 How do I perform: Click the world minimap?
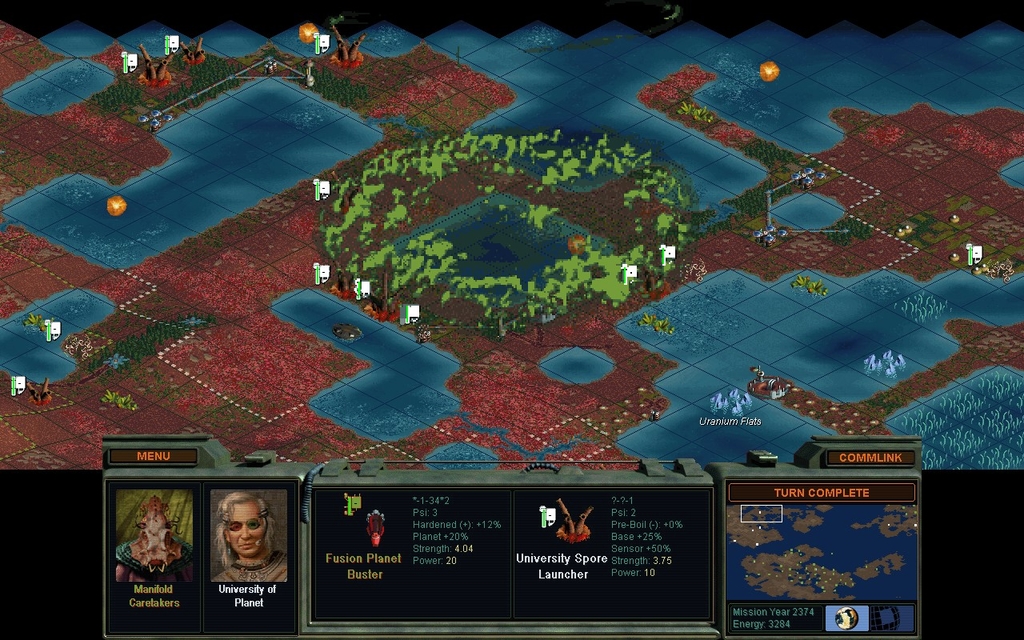click(821, 551)
